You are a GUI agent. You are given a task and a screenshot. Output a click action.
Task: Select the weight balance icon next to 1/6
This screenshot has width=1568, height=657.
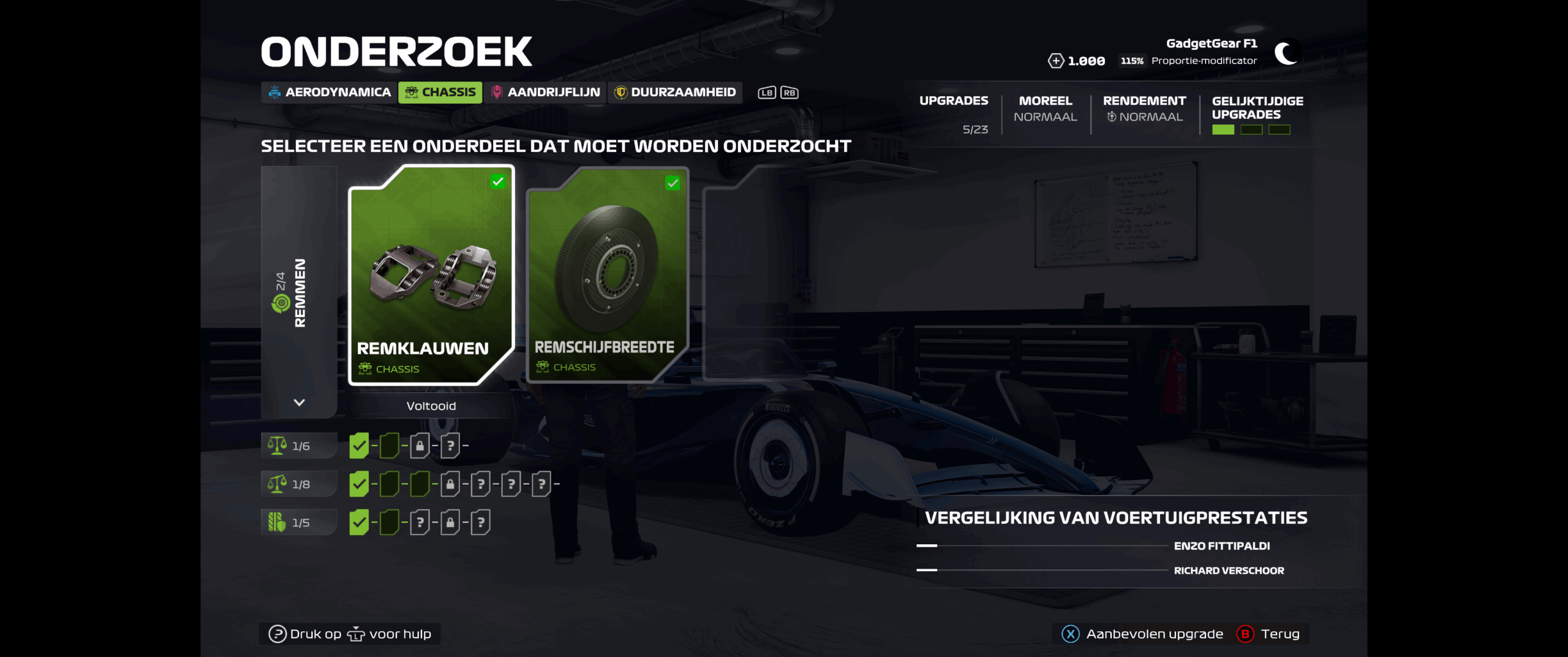[277, 446]
